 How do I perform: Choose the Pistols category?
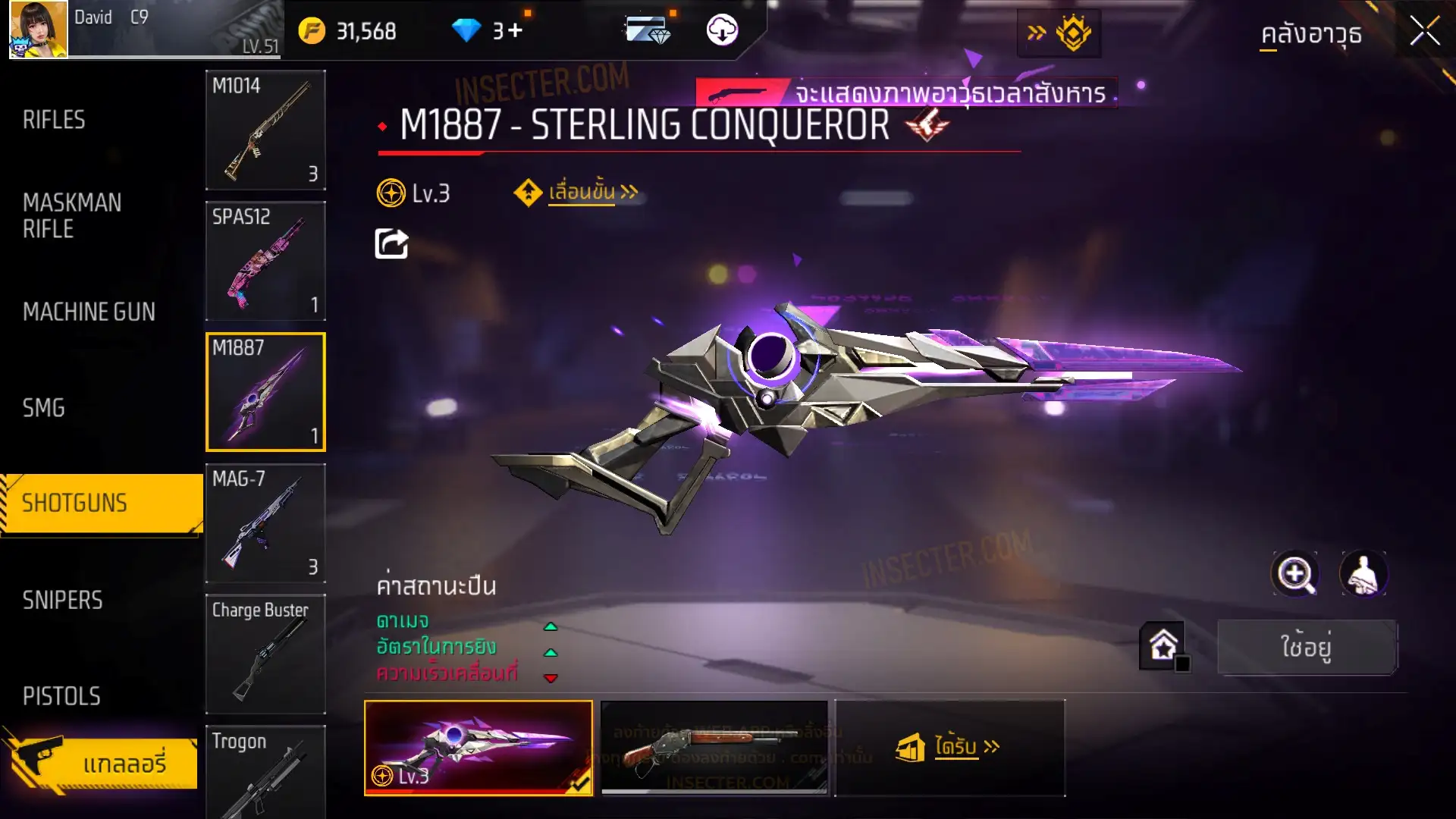(x=61, y=696)
